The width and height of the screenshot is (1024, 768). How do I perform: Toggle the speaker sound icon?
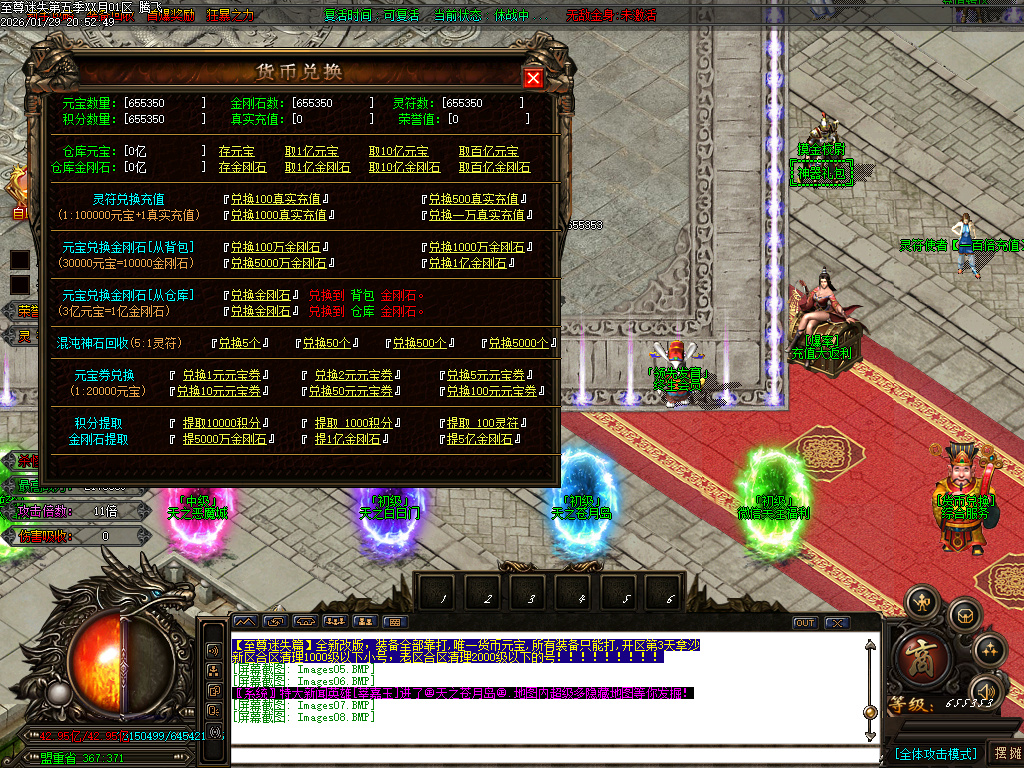coord(987,691)
